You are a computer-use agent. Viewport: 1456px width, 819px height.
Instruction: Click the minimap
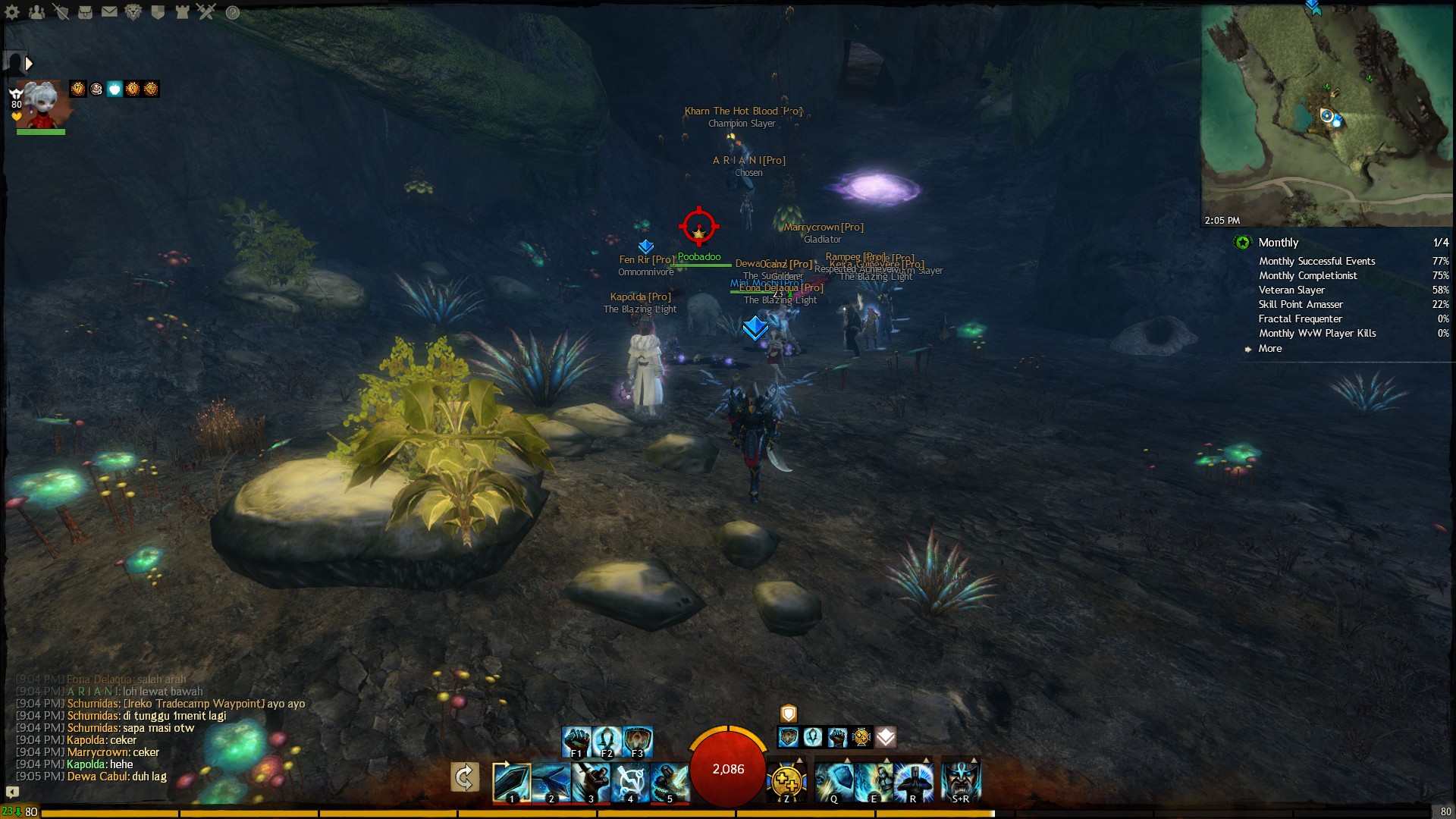(x=1327, y=114)
